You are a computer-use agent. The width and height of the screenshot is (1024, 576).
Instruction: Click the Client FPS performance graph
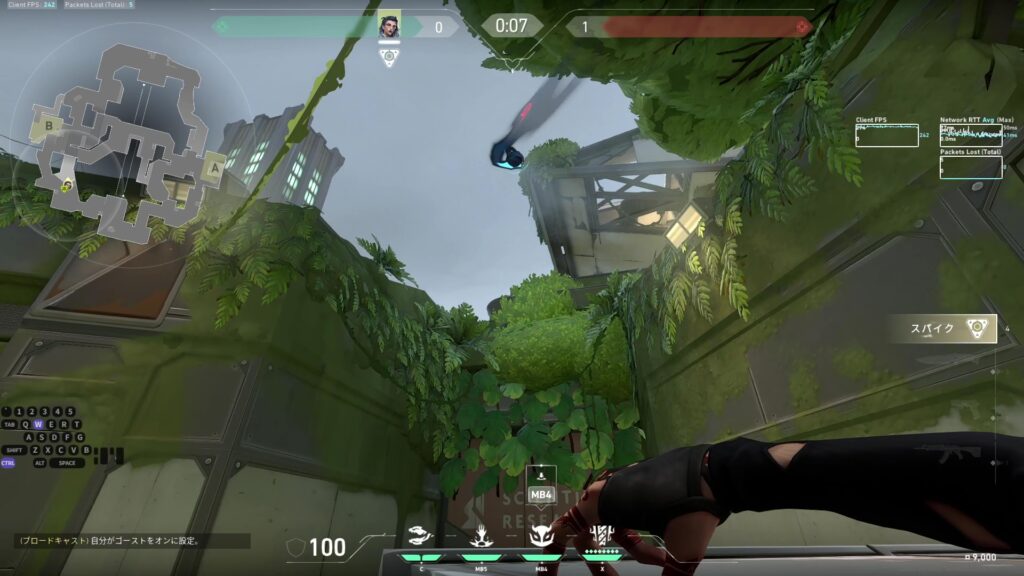click(887, 136)
